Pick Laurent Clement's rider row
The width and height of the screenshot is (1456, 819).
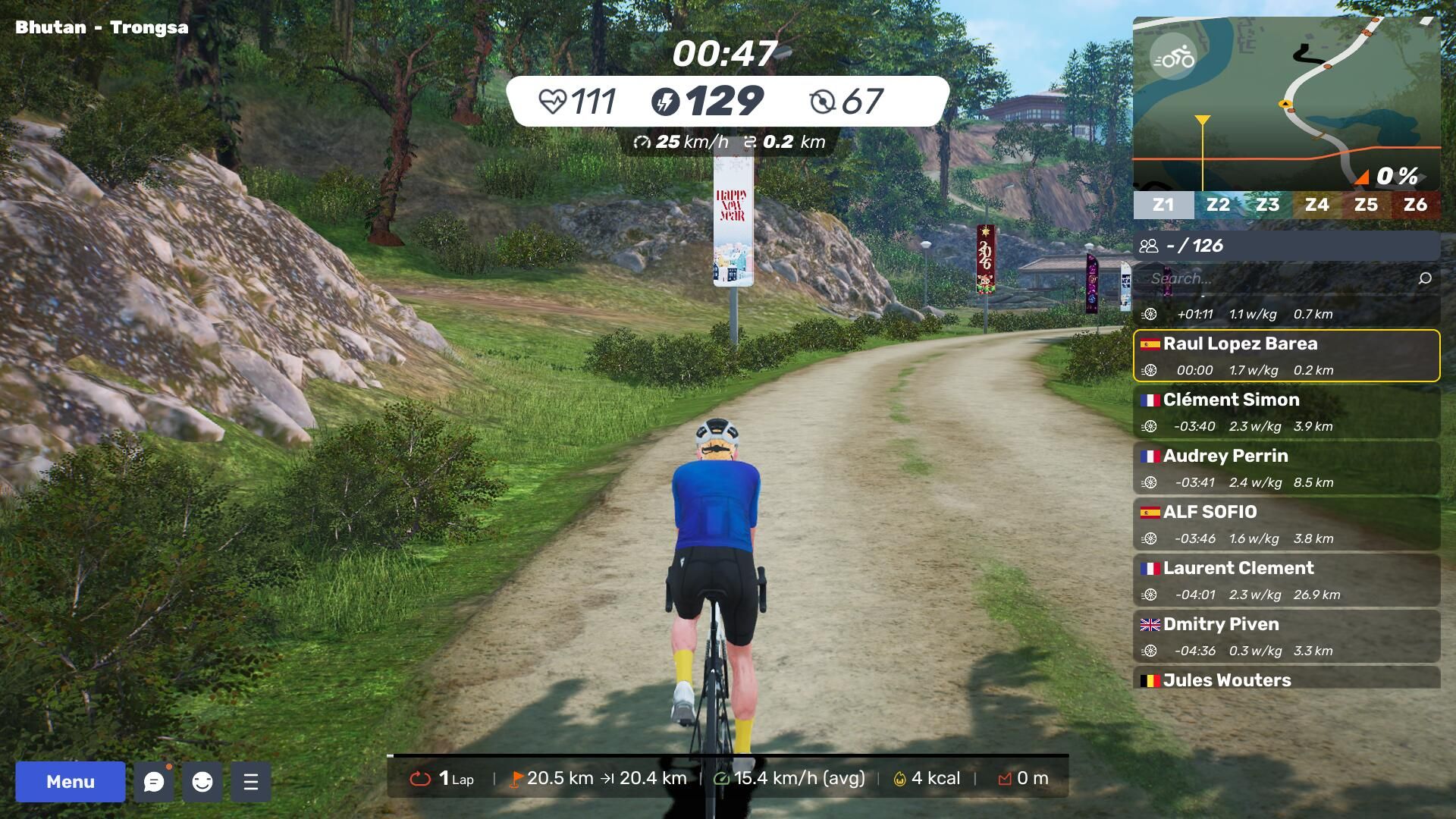coord(1286,580)
